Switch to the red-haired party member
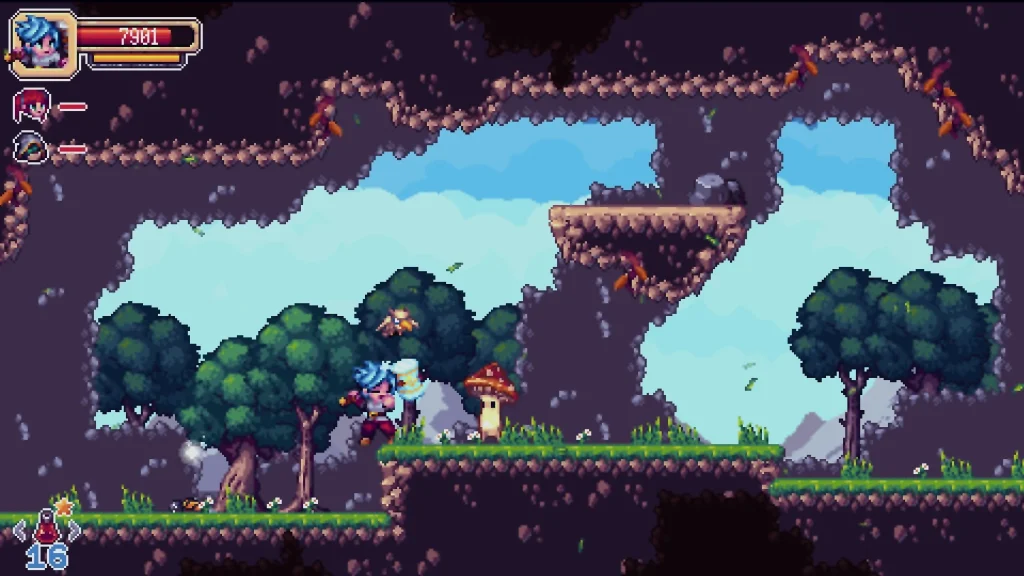This screenshot has width=1024, height=576. click(x=32, y=106)
